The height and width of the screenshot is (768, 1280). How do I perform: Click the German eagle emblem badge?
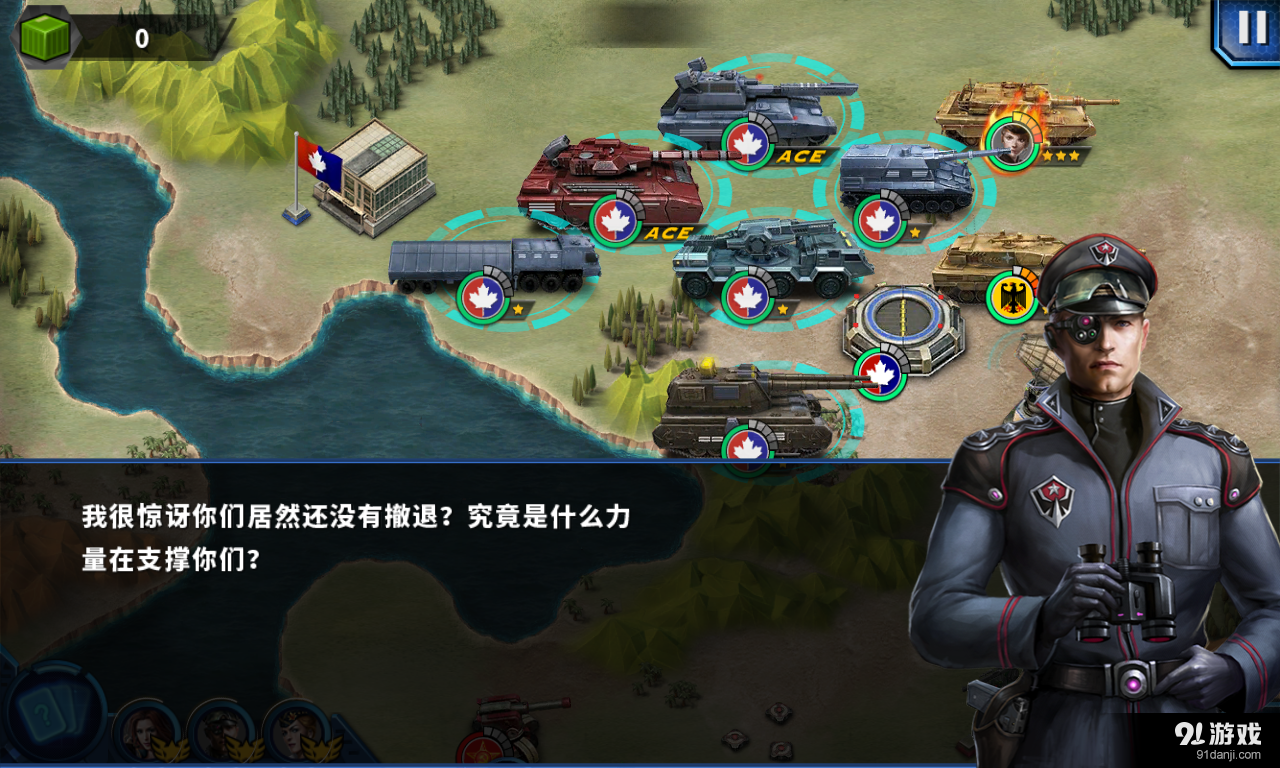(x=1012, y=297)
